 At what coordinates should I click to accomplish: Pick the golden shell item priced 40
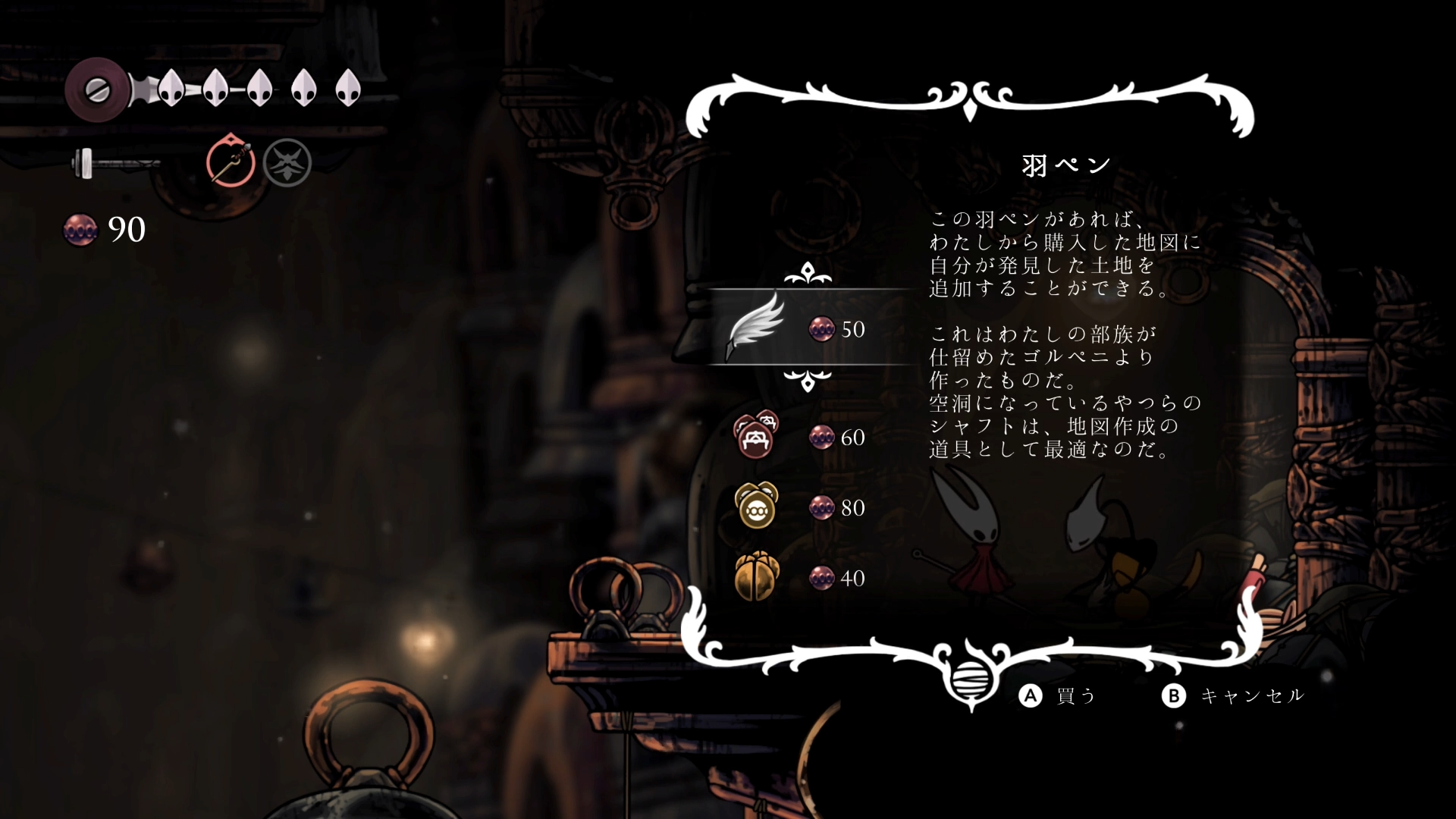click(x=756, y=576)
